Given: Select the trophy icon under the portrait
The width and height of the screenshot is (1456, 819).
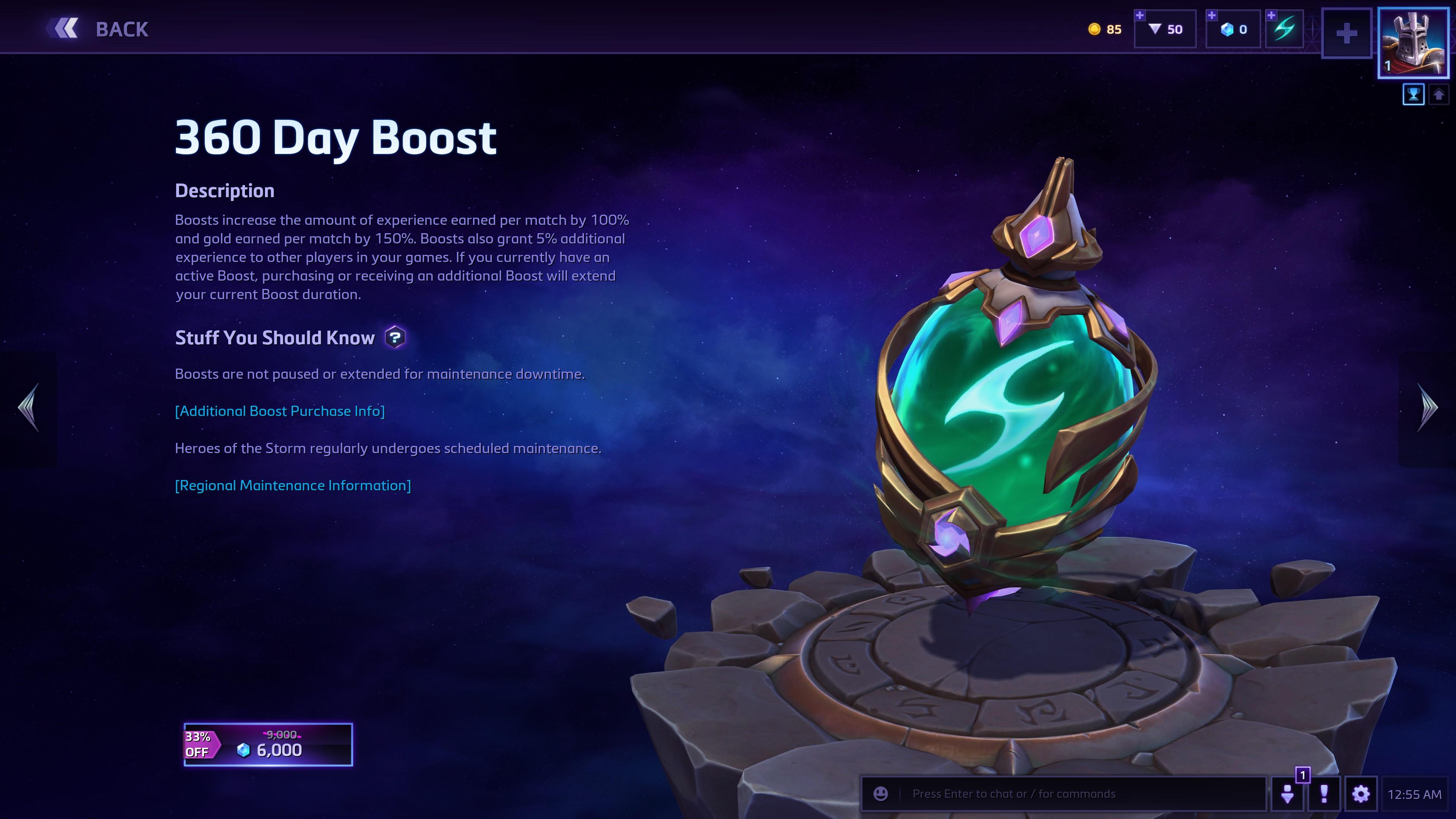Looking at the screenshot, I should (1413, 94).
